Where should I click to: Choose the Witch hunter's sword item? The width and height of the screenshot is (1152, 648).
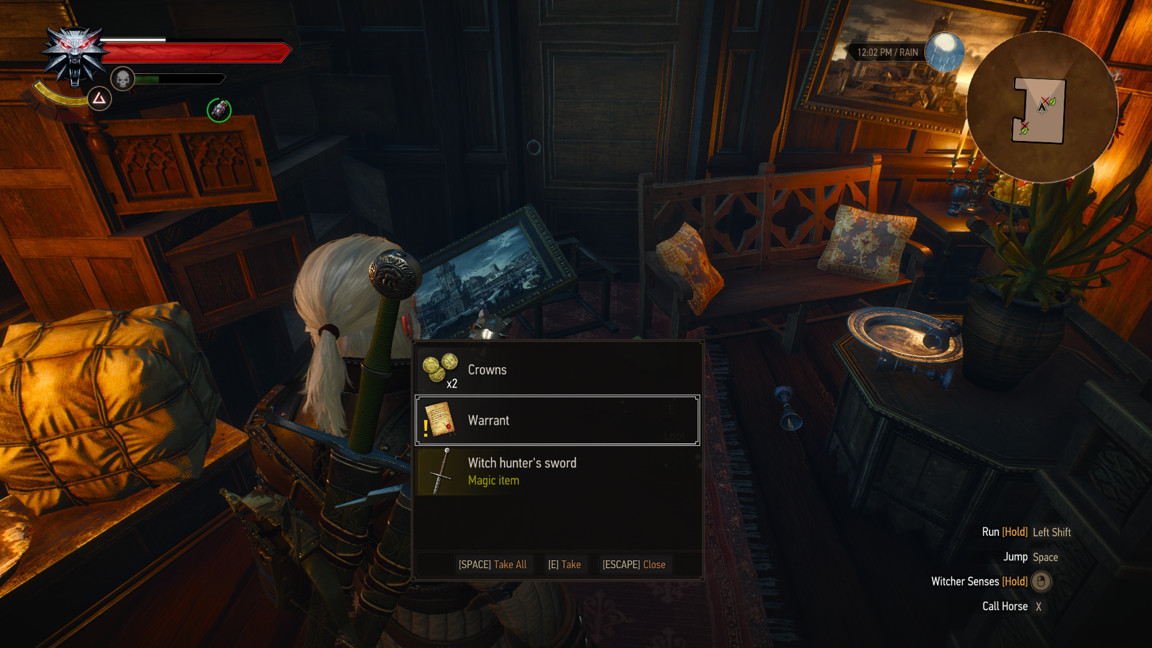(x=556, y=471)
